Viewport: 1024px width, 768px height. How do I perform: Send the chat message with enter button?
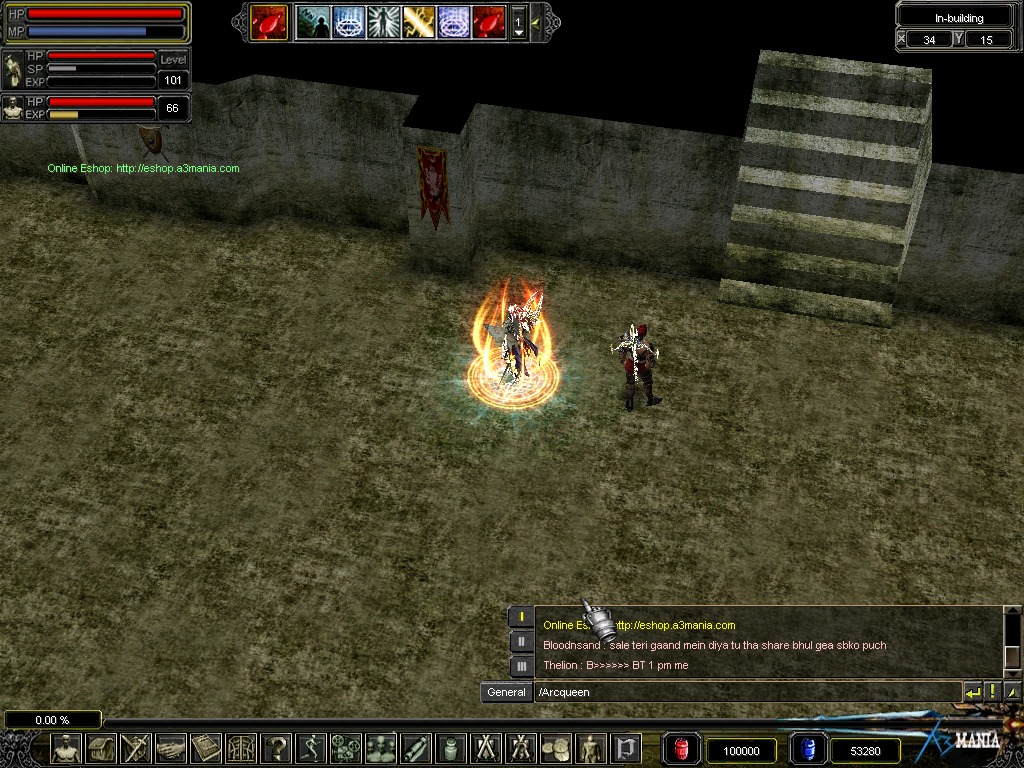pyautogui.click(x=972, y=692)
